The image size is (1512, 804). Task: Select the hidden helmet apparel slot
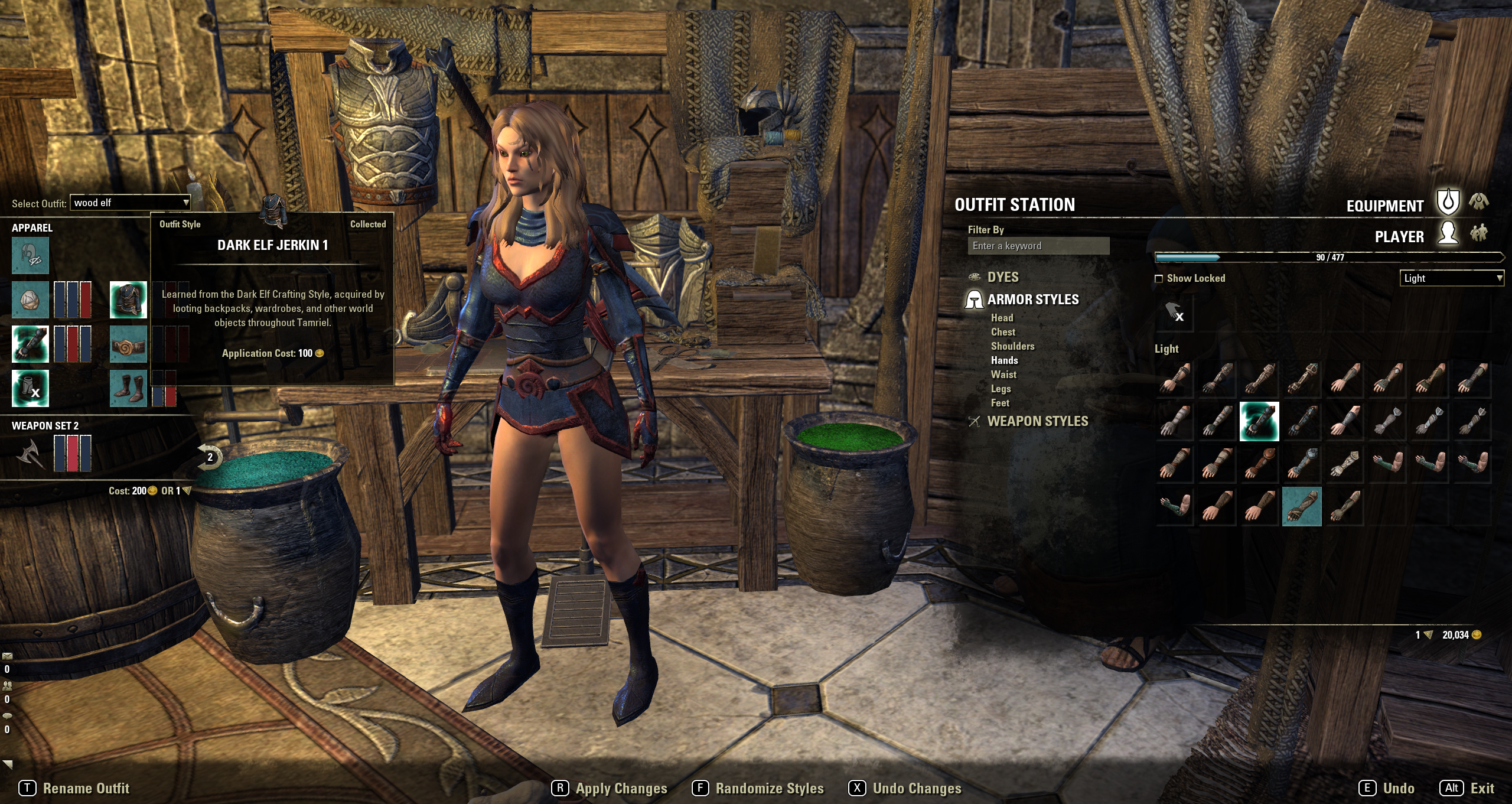(30, 255)
